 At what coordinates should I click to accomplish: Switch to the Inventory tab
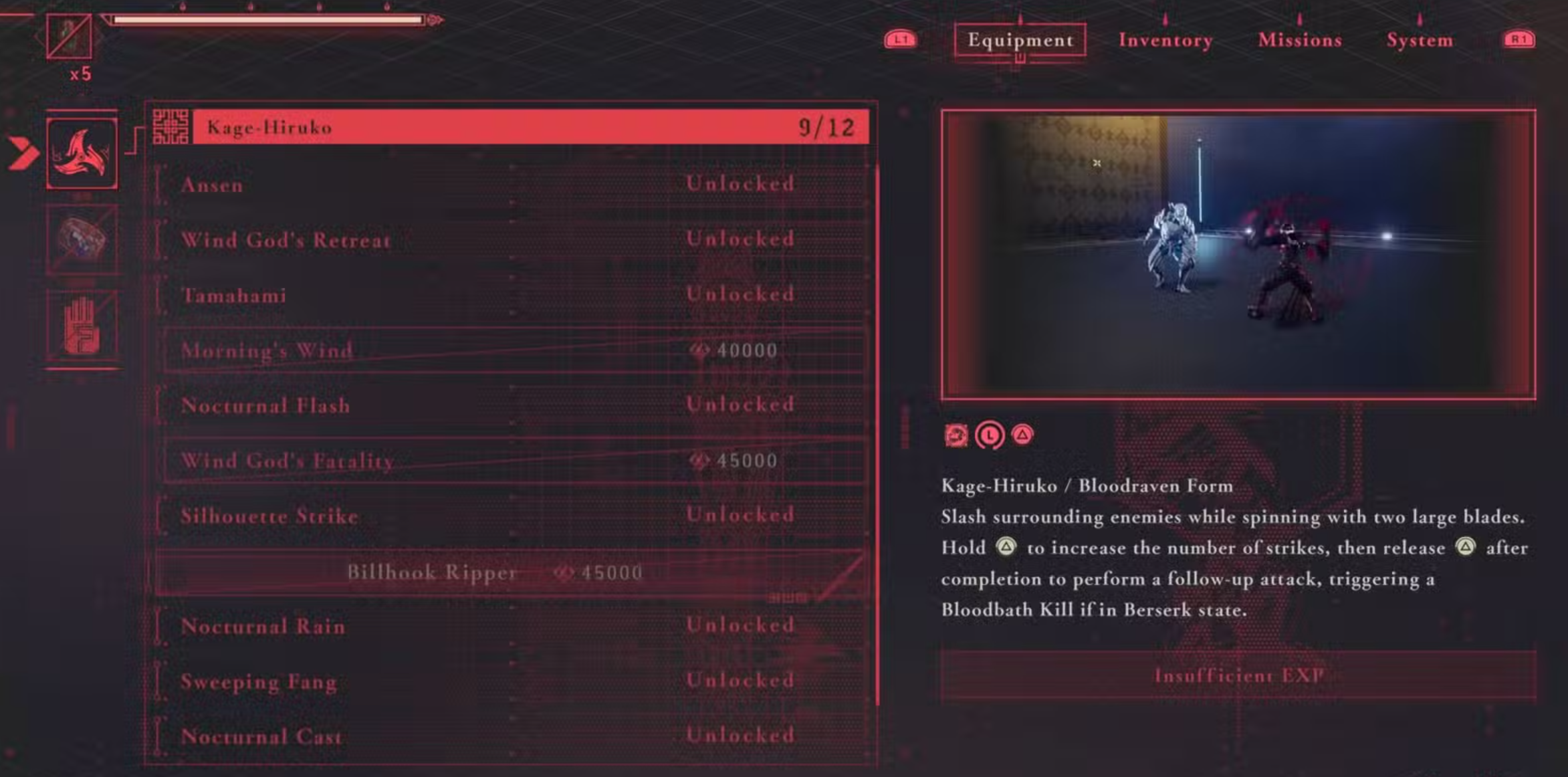tap(1165, 40)
